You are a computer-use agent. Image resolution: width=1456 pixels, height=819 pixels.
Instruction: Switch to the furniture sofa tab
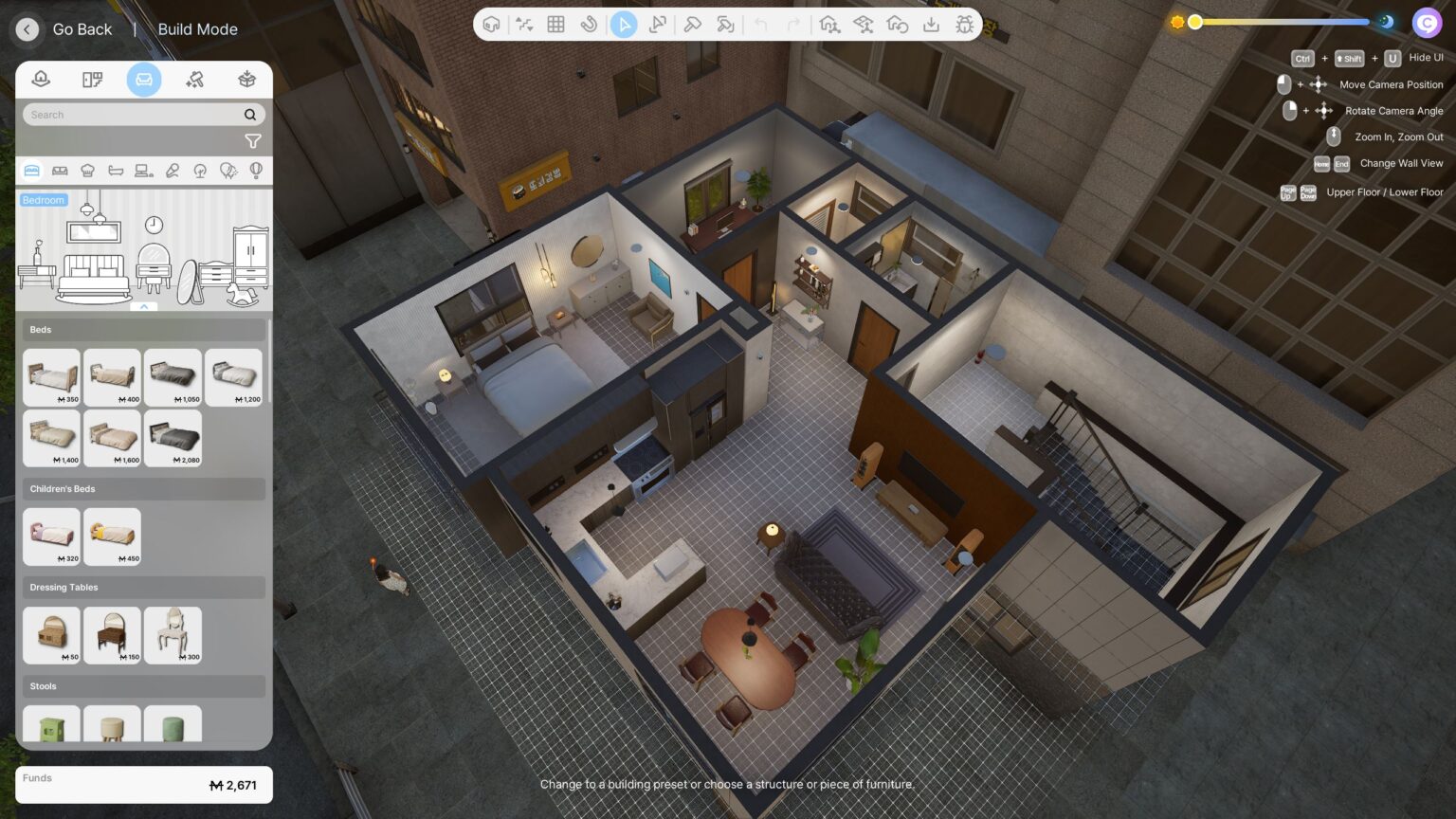pos(144,80)
